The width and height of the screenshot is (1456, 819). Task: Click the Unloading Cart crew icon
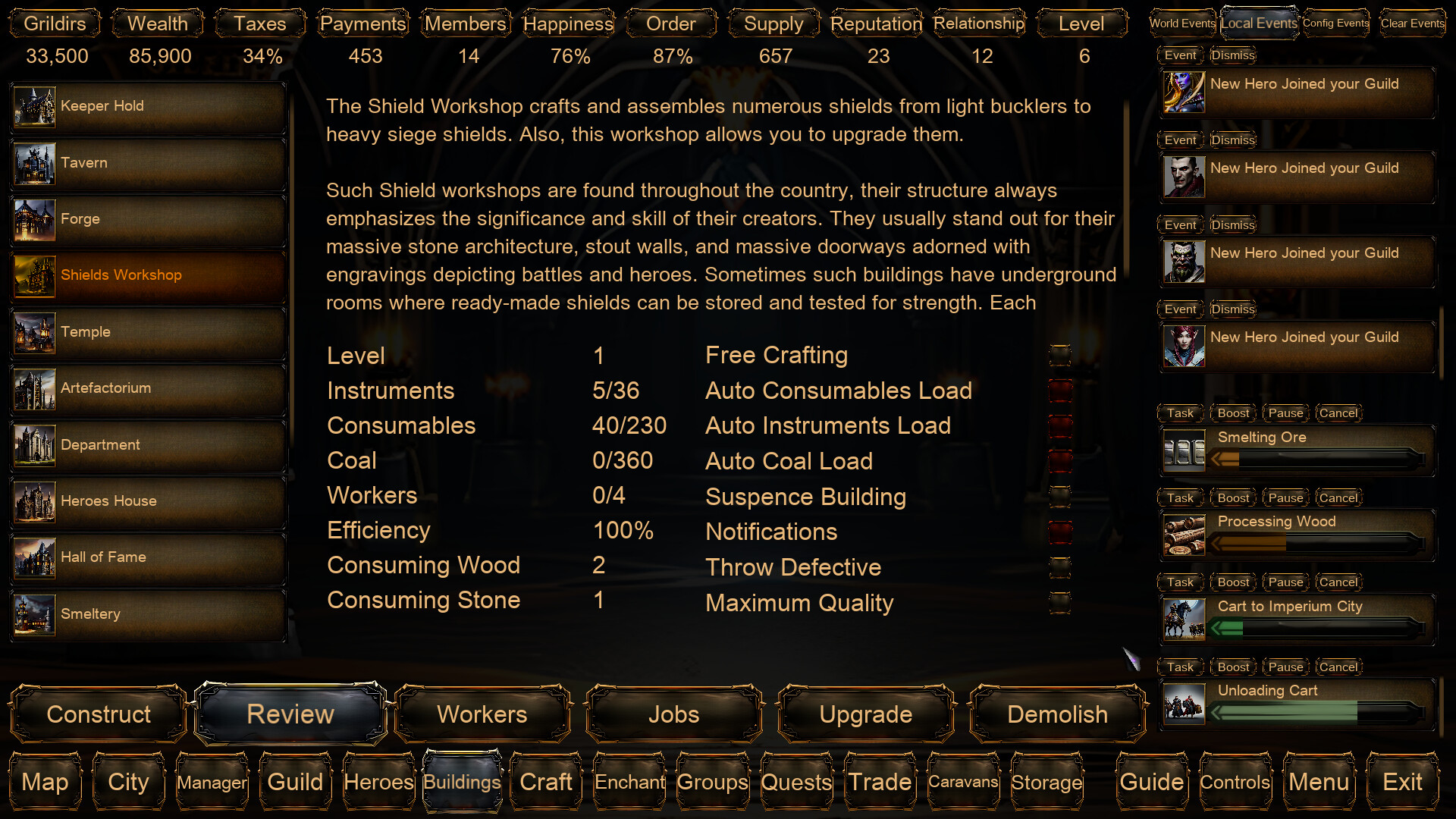point(1184,704)
